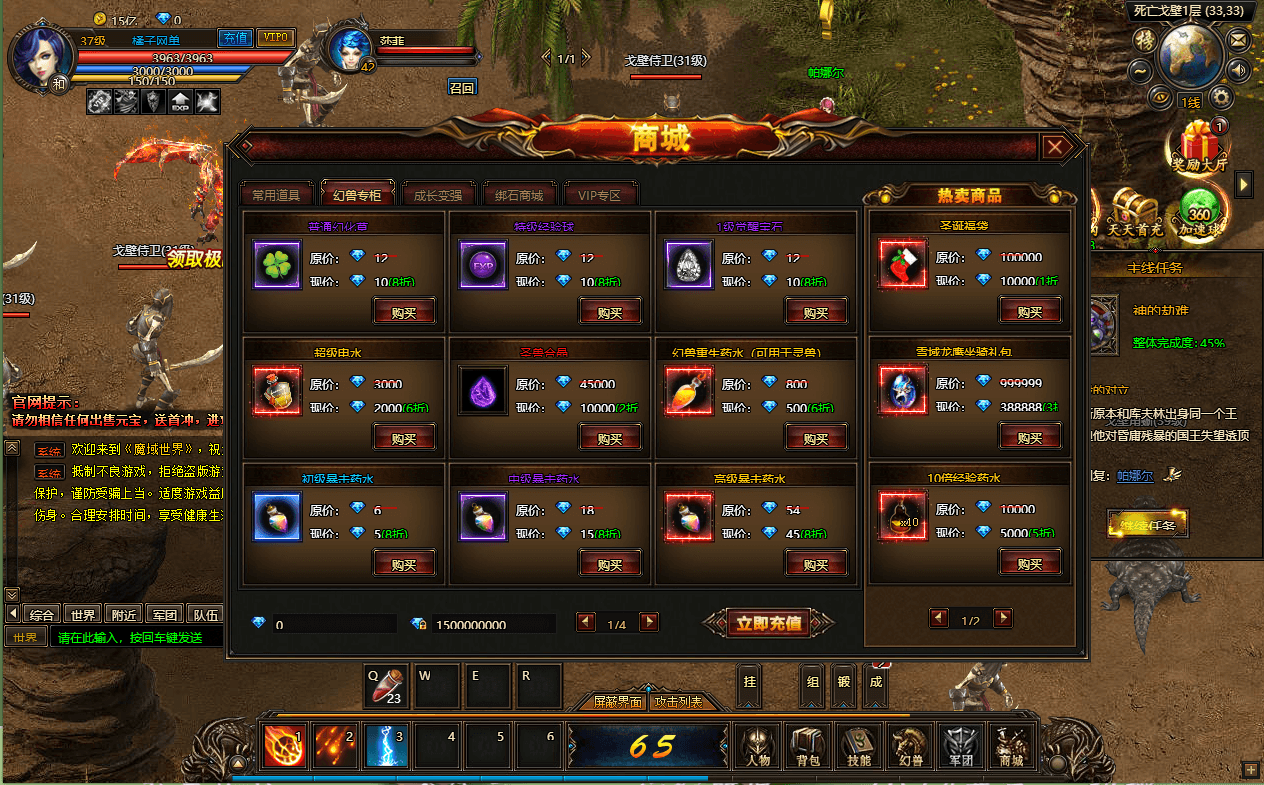Select the 世界 chat channel tab

pos(84,615)
